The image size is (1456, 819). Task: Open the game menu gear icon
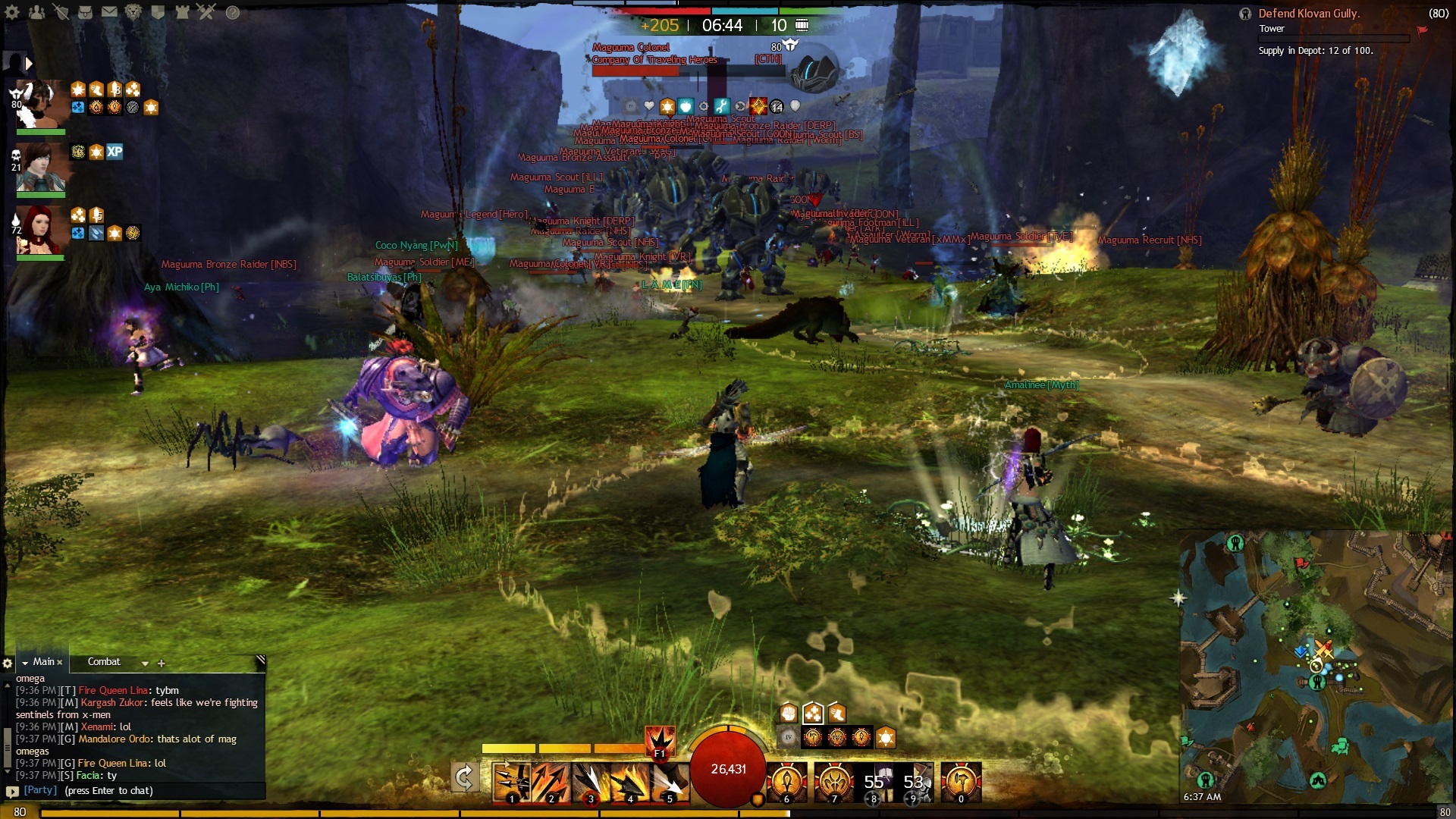pos(13,12)
